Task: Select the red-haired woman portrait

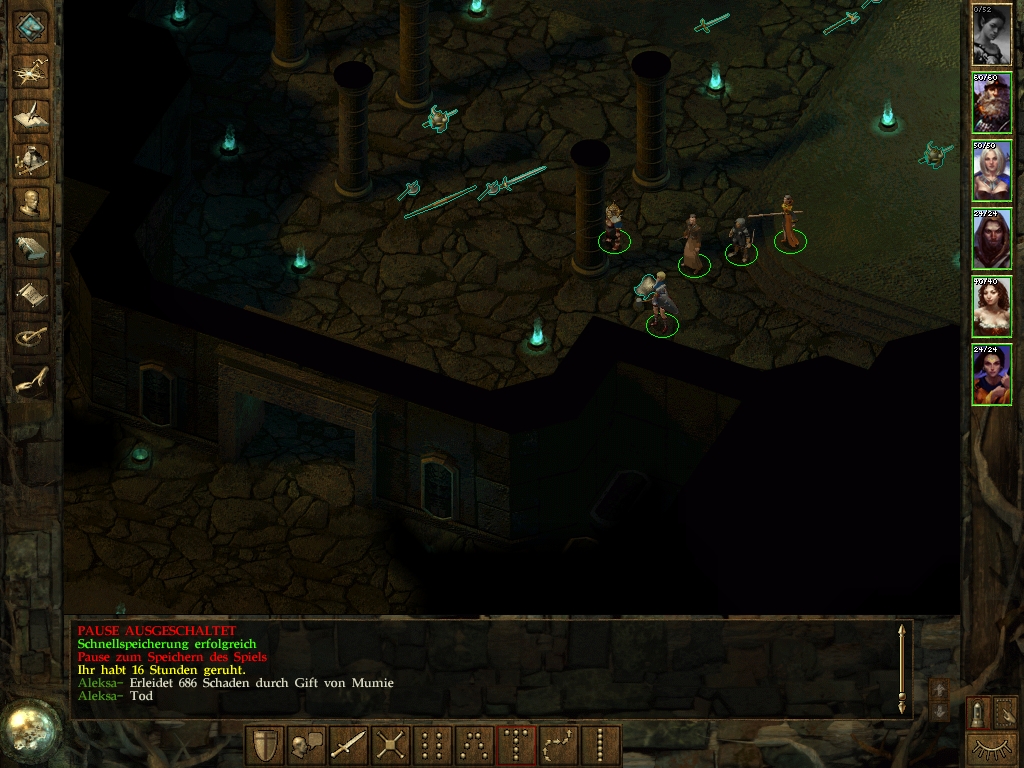Action: 991,307
